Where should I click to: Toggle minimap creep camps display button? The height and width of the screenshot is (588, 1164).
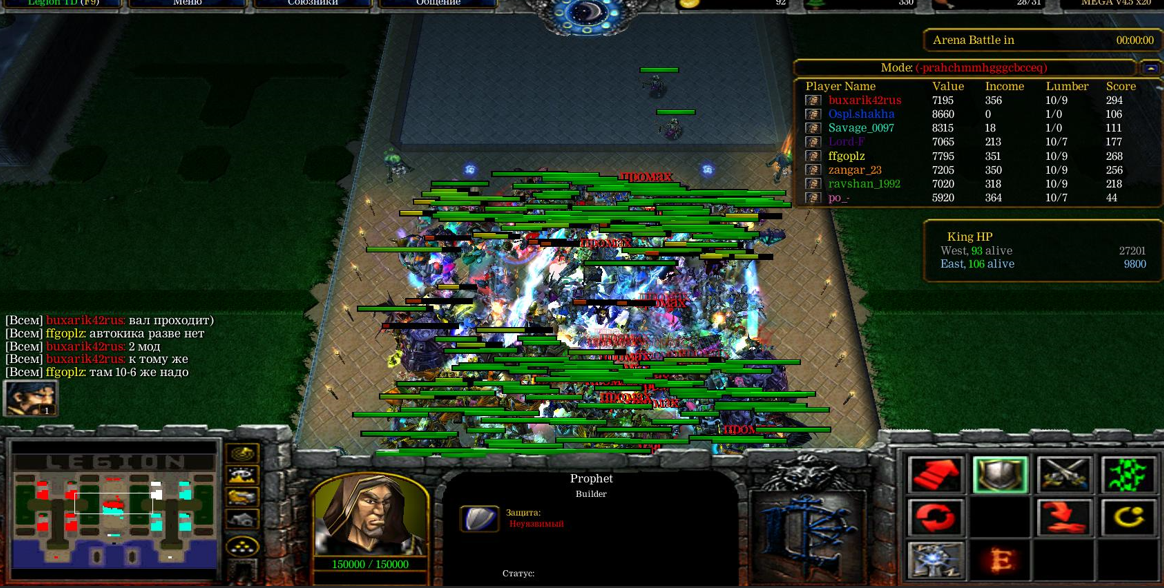pyautogui.click(x=243, y=520)
